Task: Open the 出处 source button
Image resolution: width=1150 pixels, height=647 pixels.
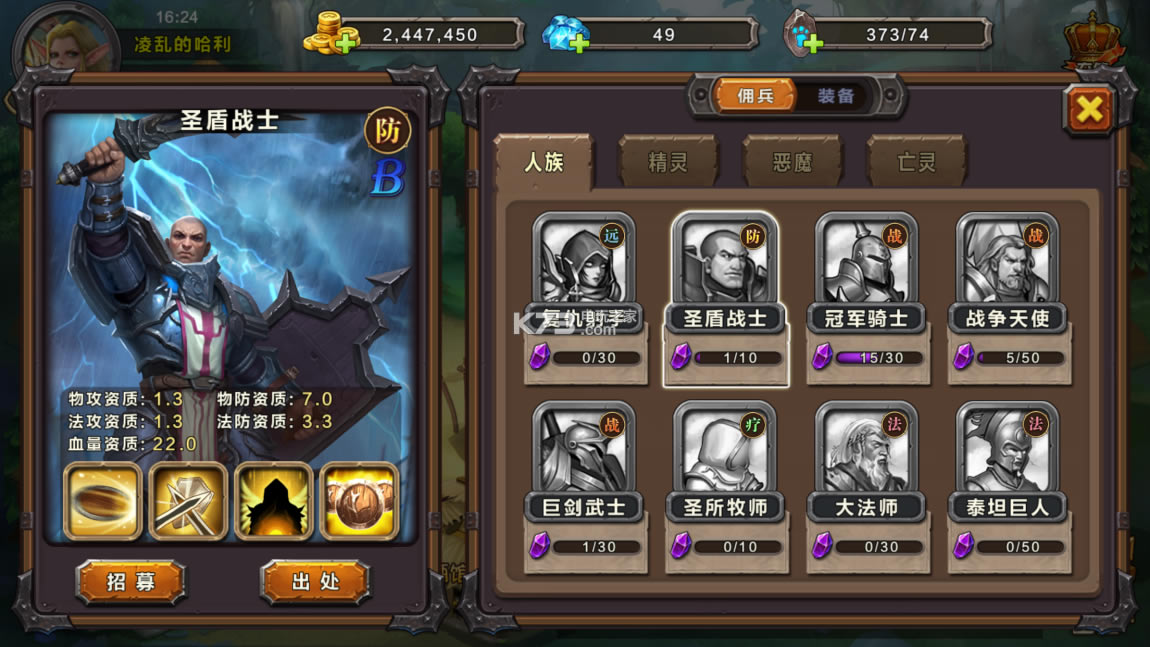Action: point(315,581)
